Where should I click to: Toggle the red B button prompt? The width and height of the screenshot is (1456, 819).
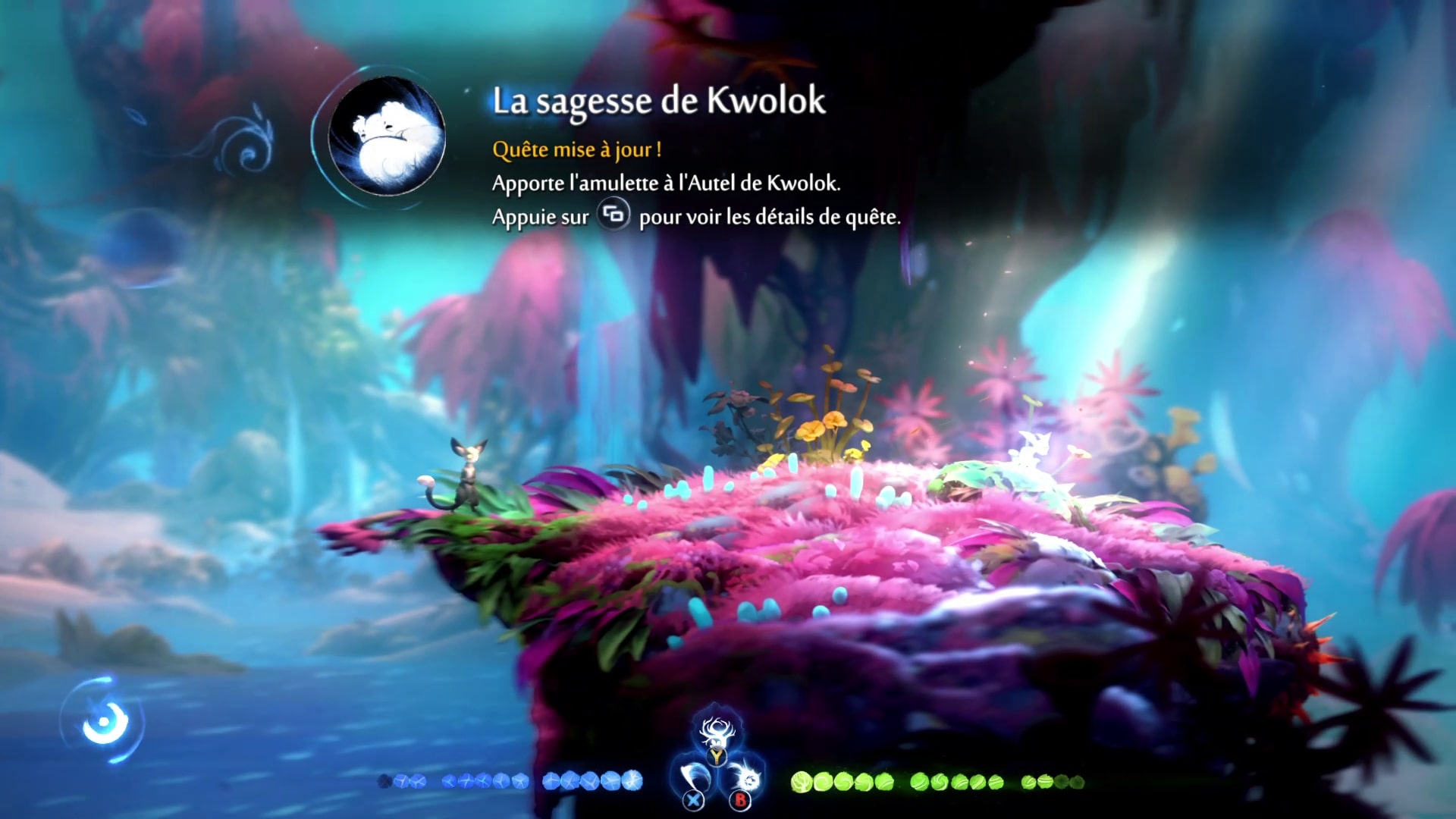[x=741, y=801]
